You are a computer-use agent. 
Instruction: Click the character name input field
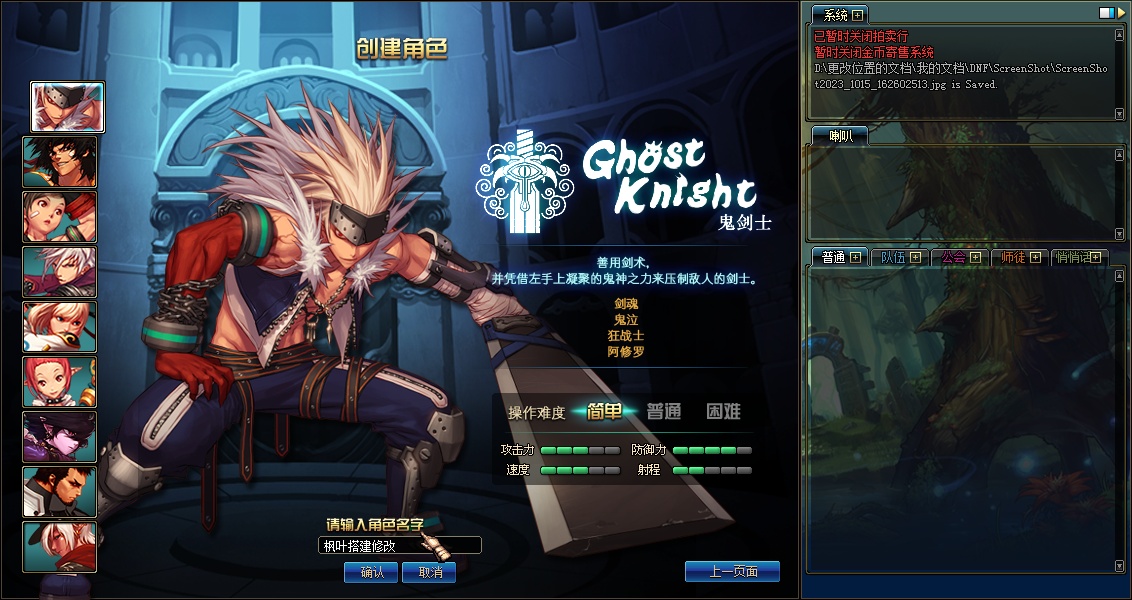398,546
